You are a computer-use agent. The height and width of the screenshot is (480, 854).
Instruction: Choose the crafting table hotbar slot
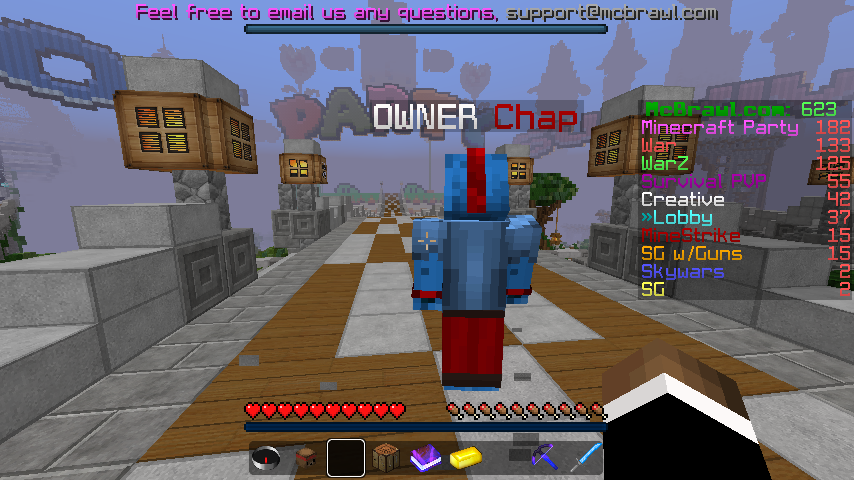[x=386, y=459]
